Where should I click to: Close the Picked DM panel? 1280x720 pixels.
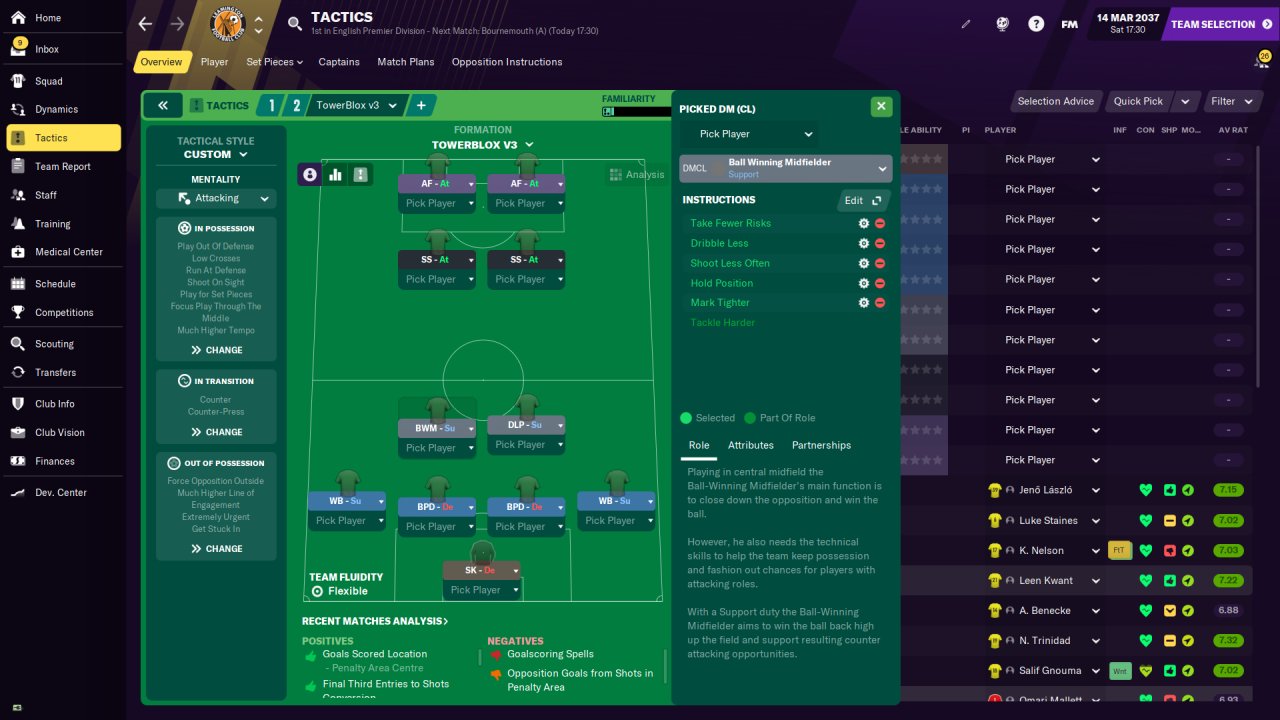click(x=881, y=106)
